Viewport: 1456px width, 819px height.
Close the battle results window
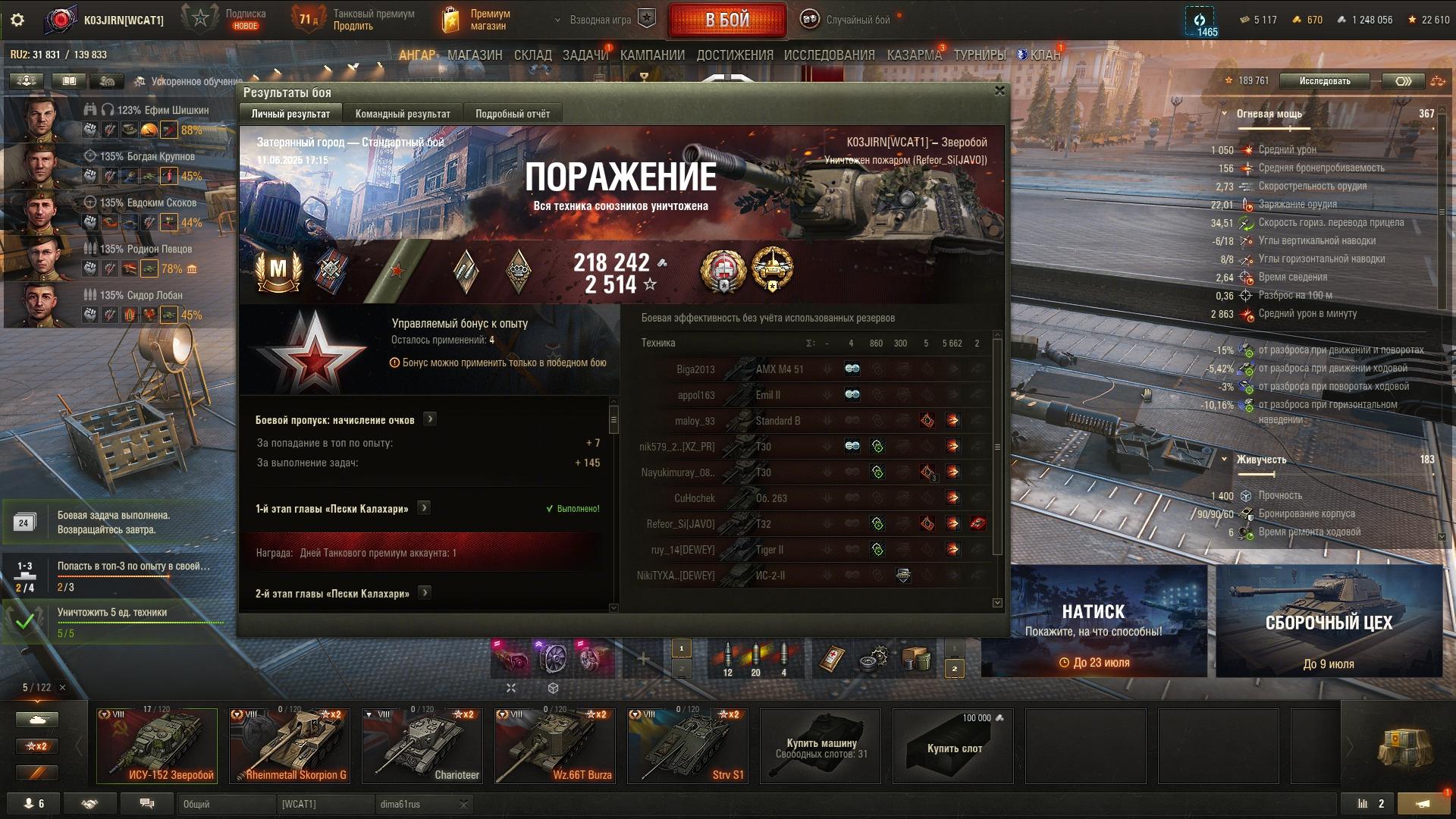[x=999, y=91]
